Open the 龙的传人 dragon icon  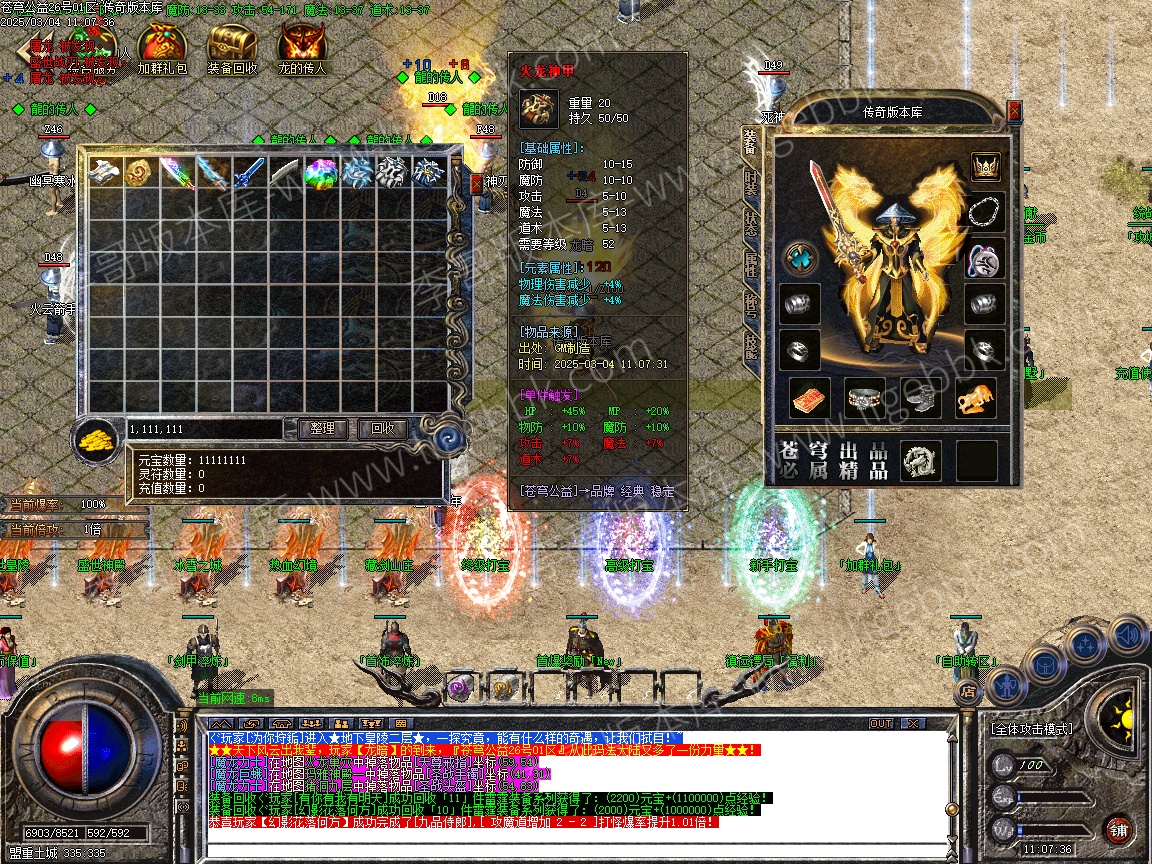click(x=301, y=45)
